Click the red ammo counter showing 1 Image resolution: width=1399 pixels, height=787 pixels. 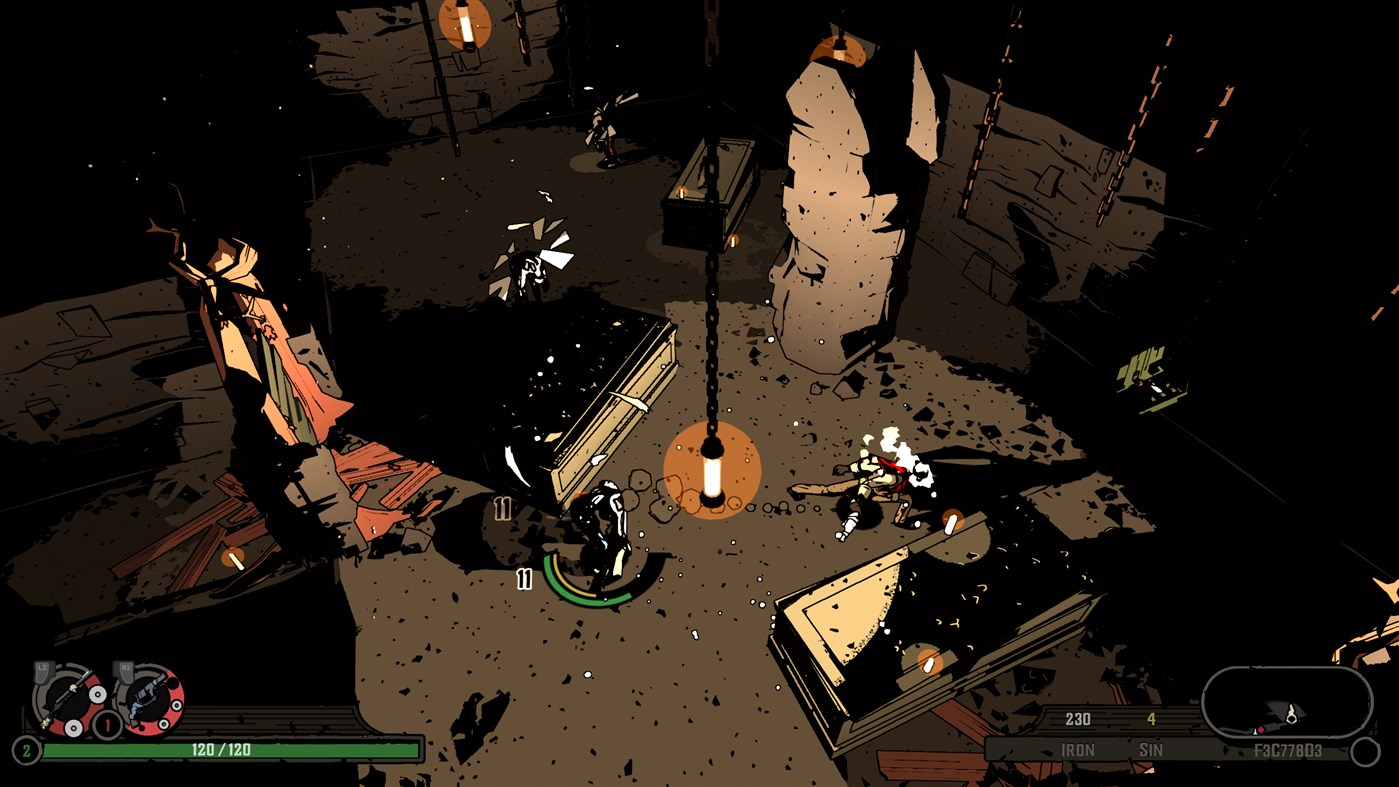click(x=106, y=723)
